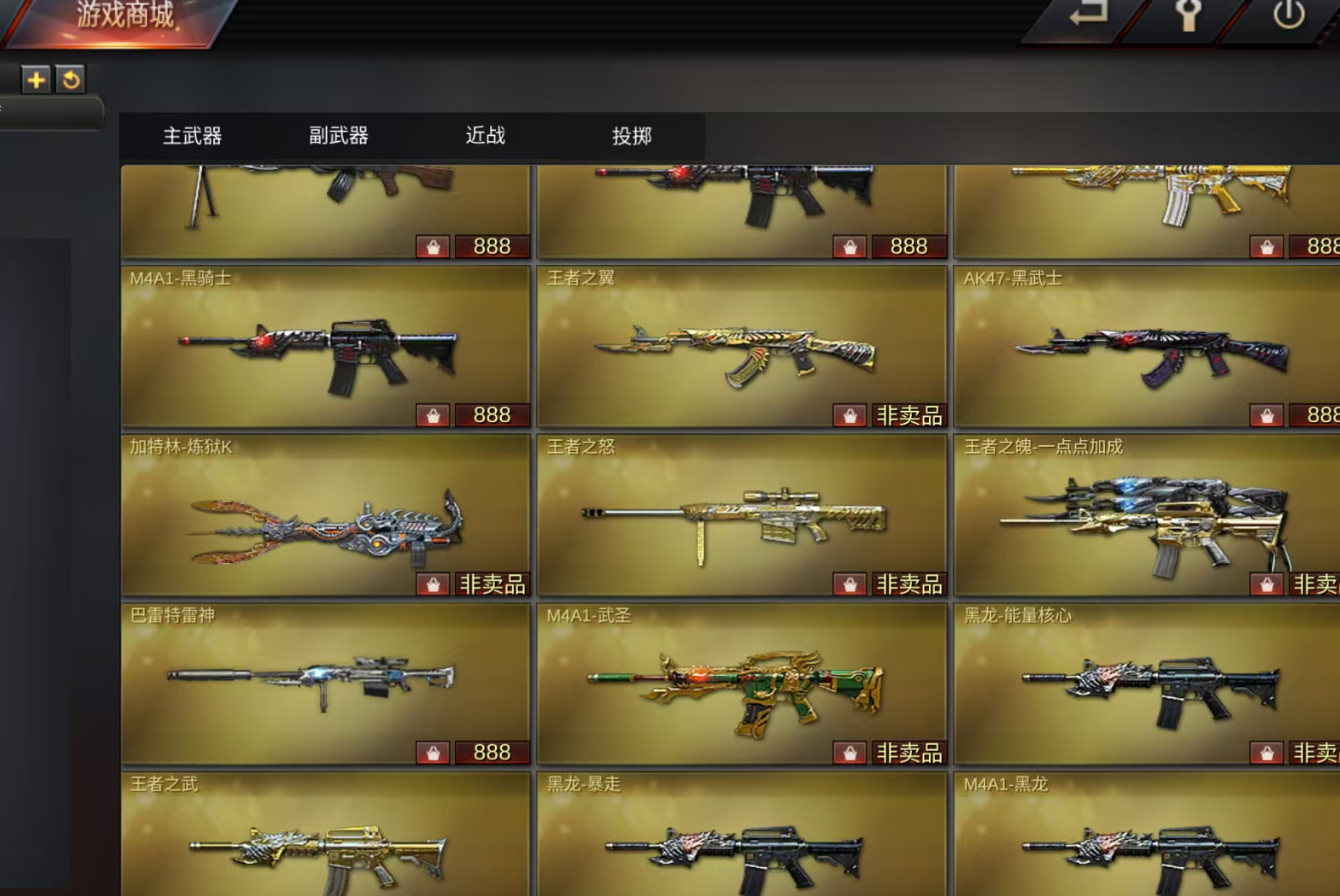This screenshot has width=1340, height=896.
Task: Click the yellow plus icon top left
Action: pos(36,81)
